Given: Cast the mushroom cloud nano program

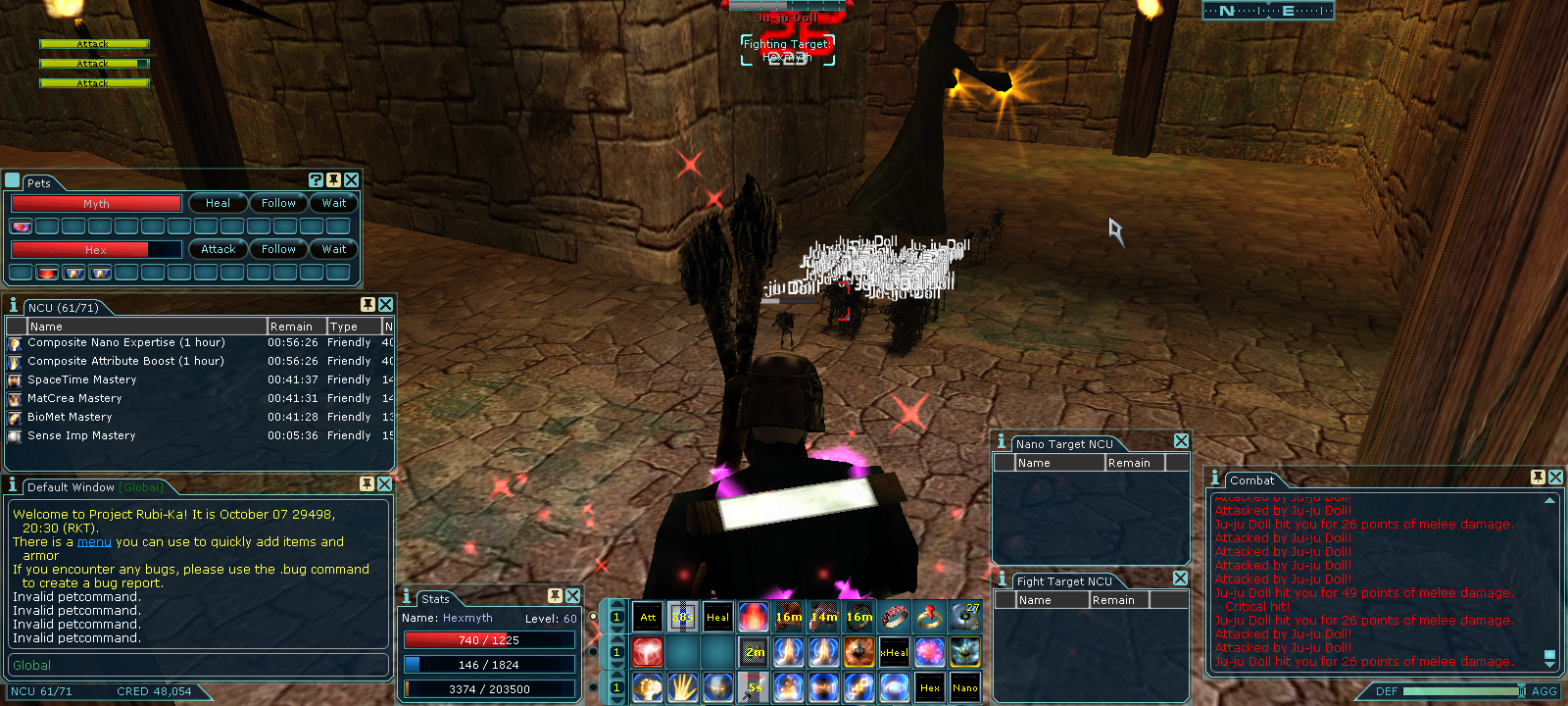Looking at the screenshot, I should tap(648, 687).
